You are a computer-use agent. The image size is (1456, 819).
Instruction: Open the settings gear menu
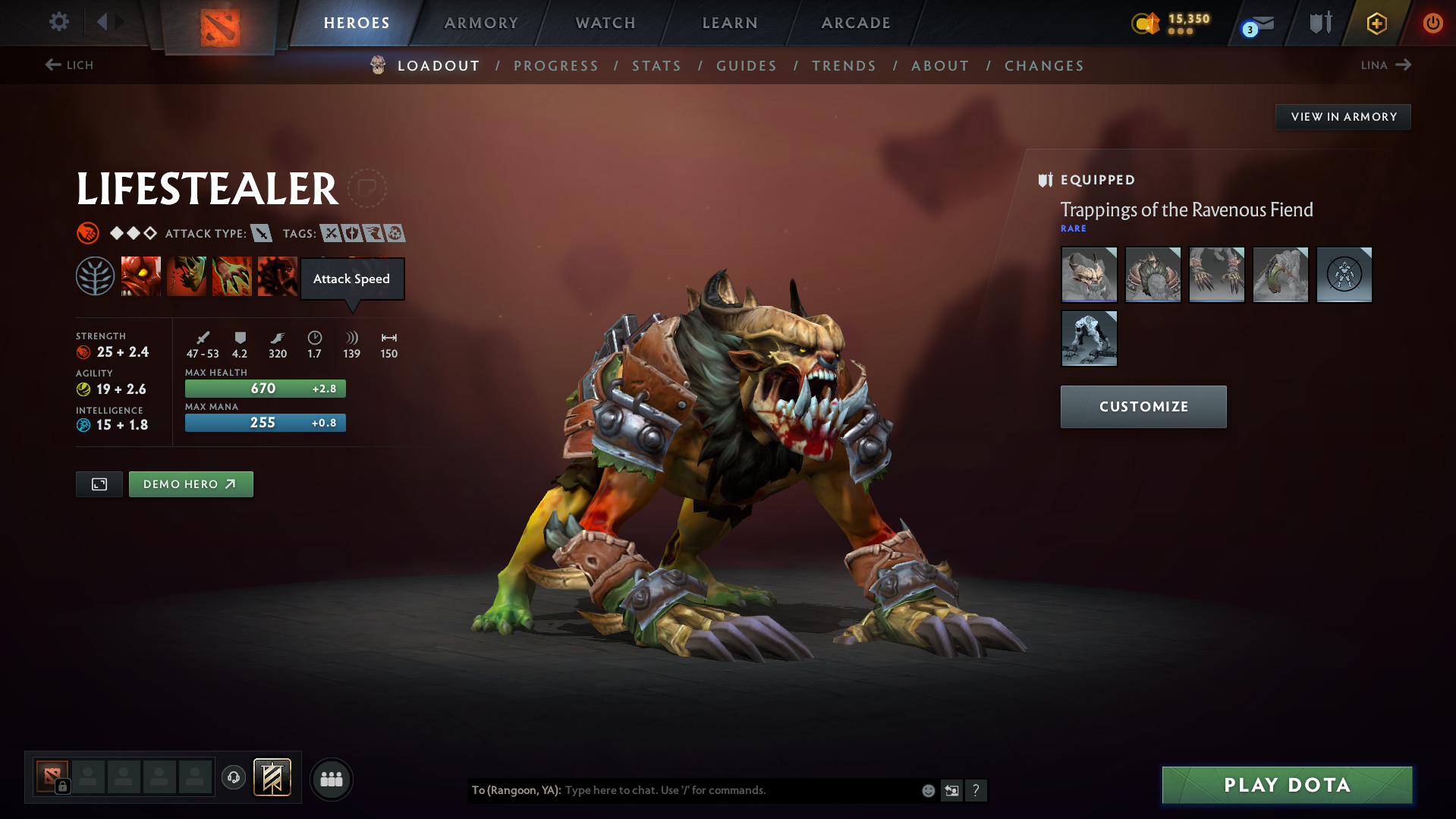[x=58, y=22]
